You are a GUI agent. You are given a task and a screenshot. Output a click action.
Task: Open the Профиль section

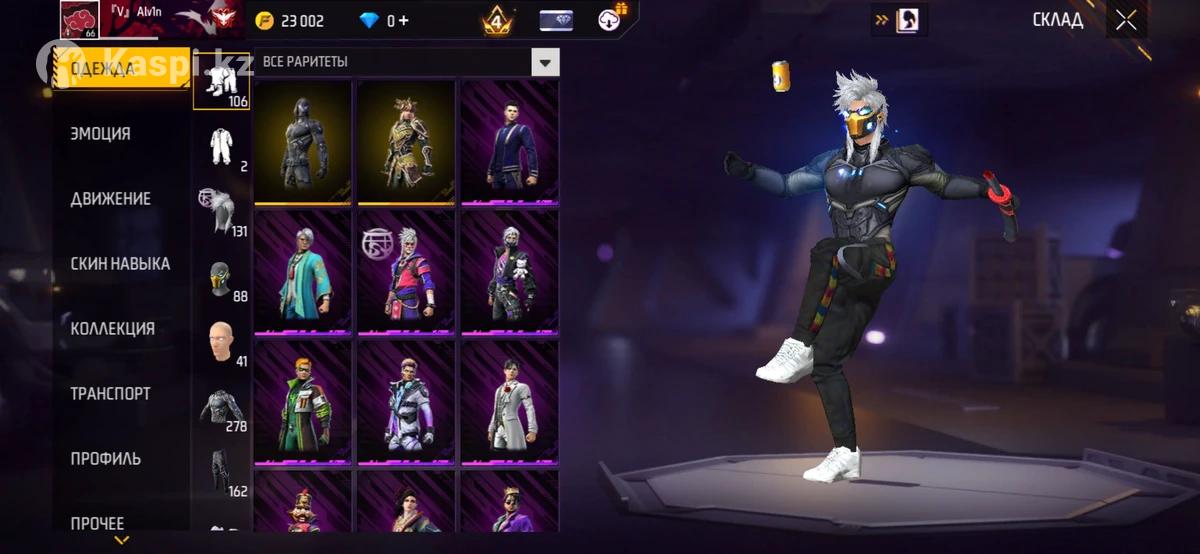pos(105,459)
